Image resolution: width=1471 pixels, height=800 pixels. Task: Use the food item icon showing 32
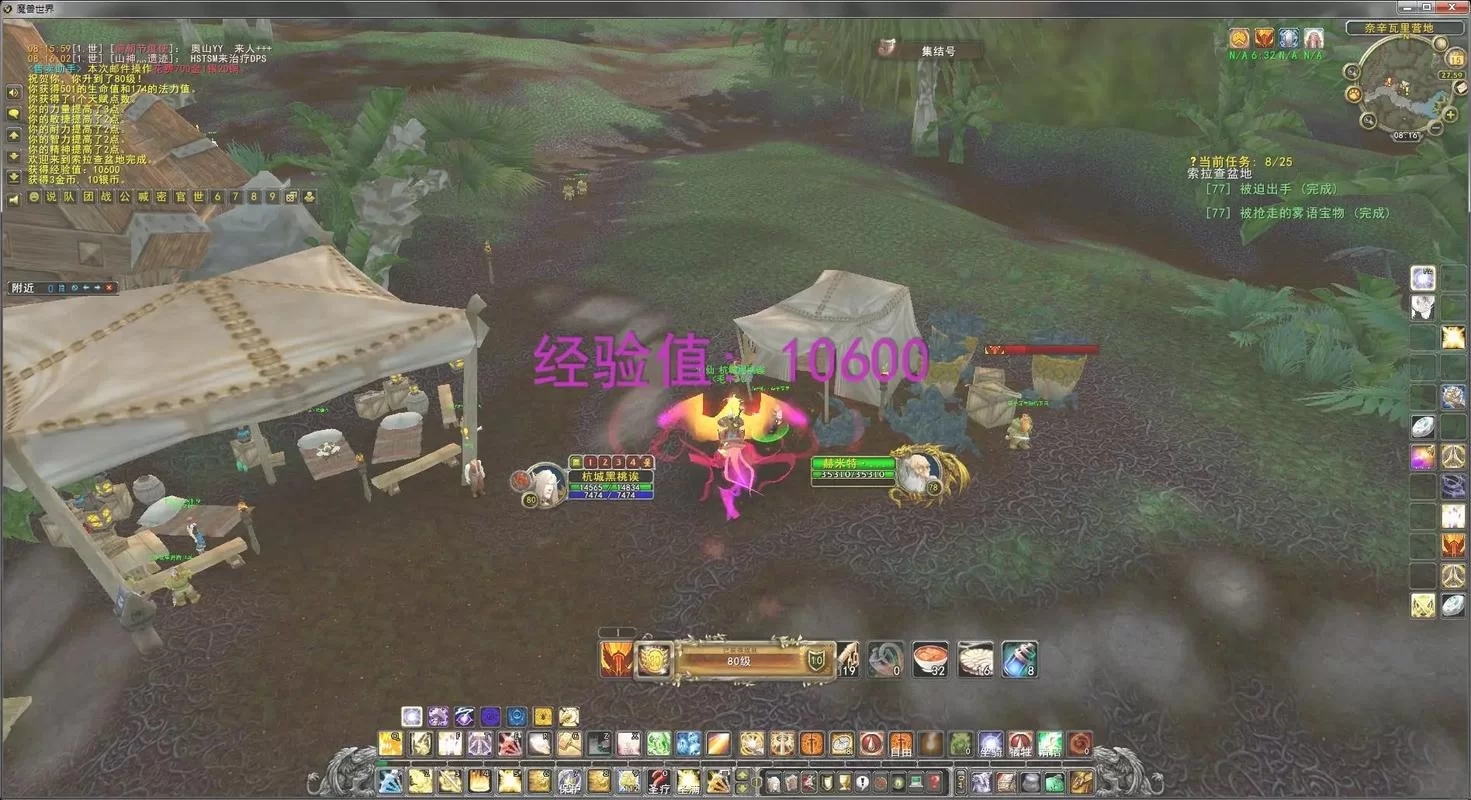[930, 658]
